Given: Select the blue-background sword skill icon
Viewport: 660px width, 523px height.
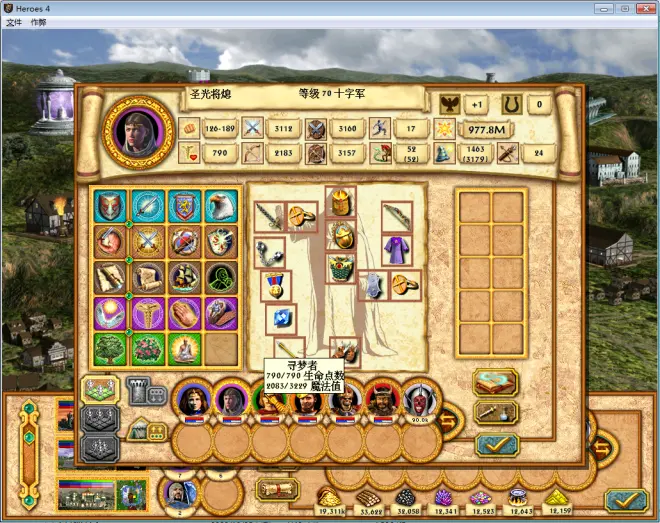Looking at the screenshot, I should coord(148,206).
